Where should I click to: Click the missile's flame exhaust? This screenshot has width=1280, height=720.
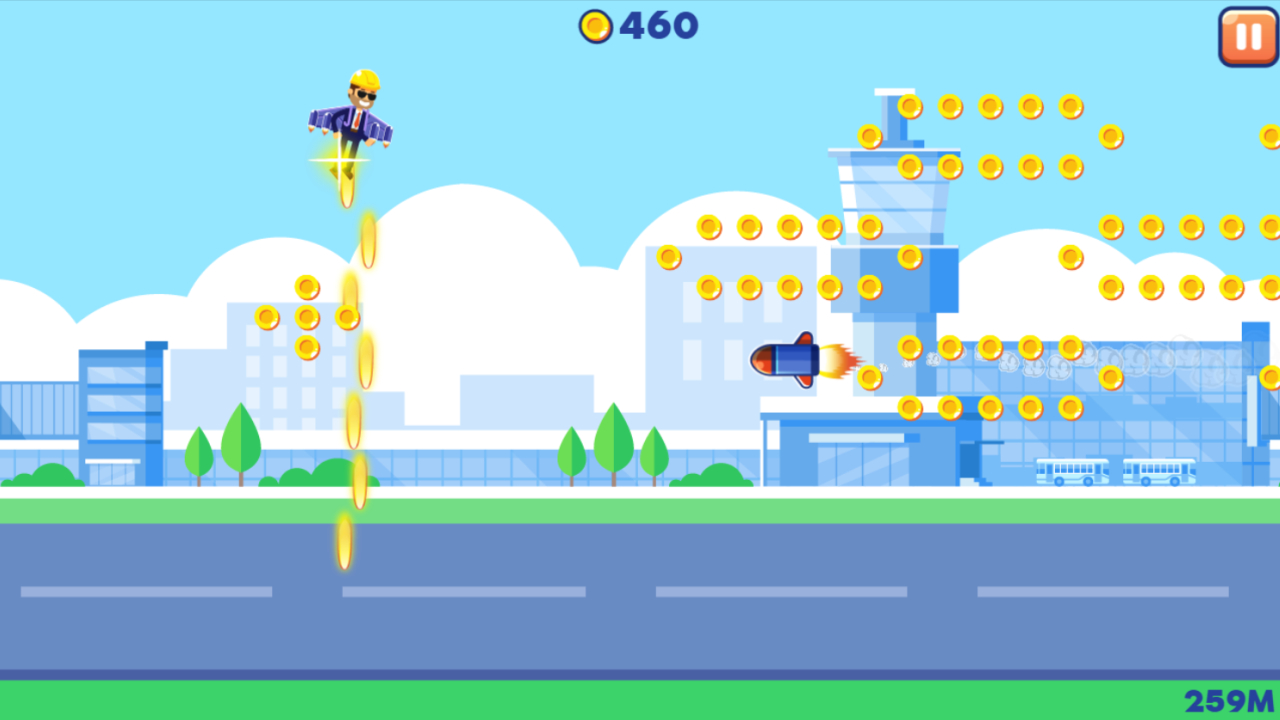840,362
